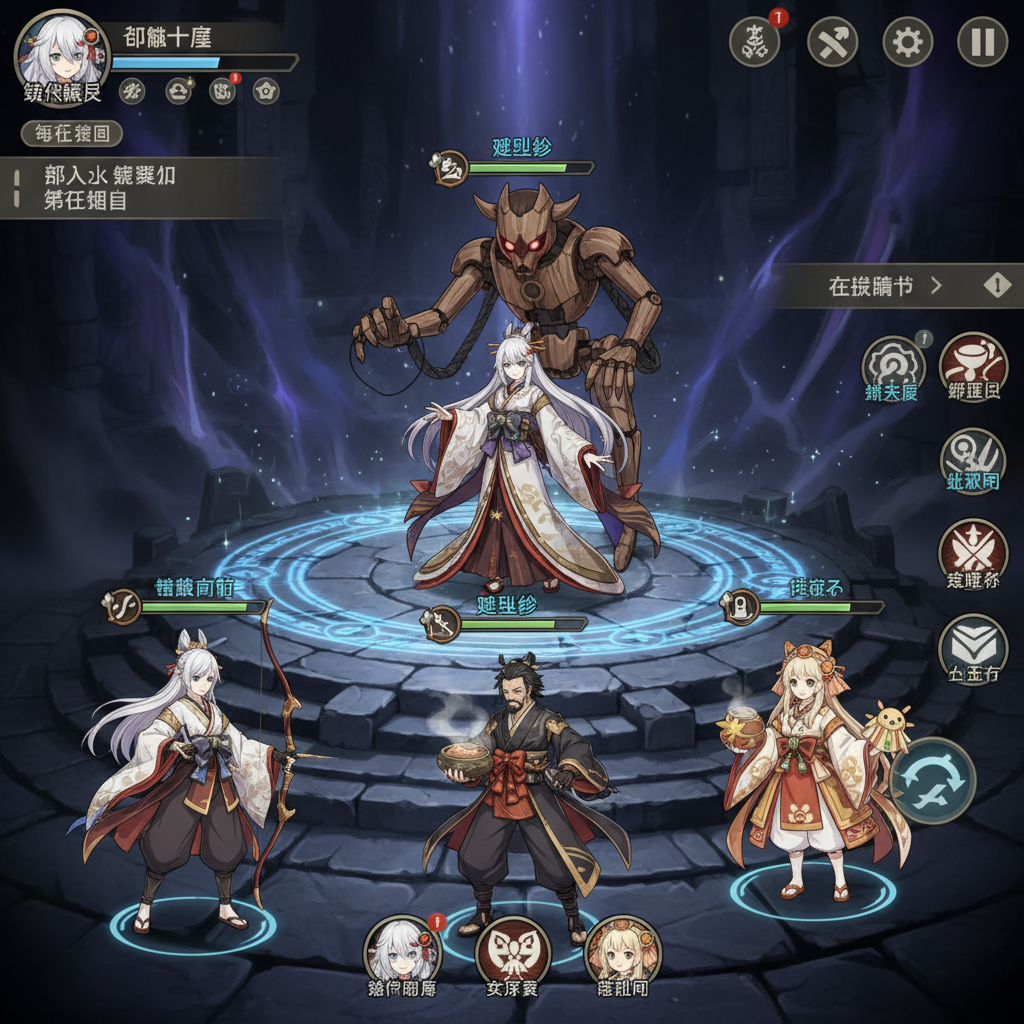Activate the grey wrench and blades skill
Viewport: 1024px width, 1024px height.
973,461
